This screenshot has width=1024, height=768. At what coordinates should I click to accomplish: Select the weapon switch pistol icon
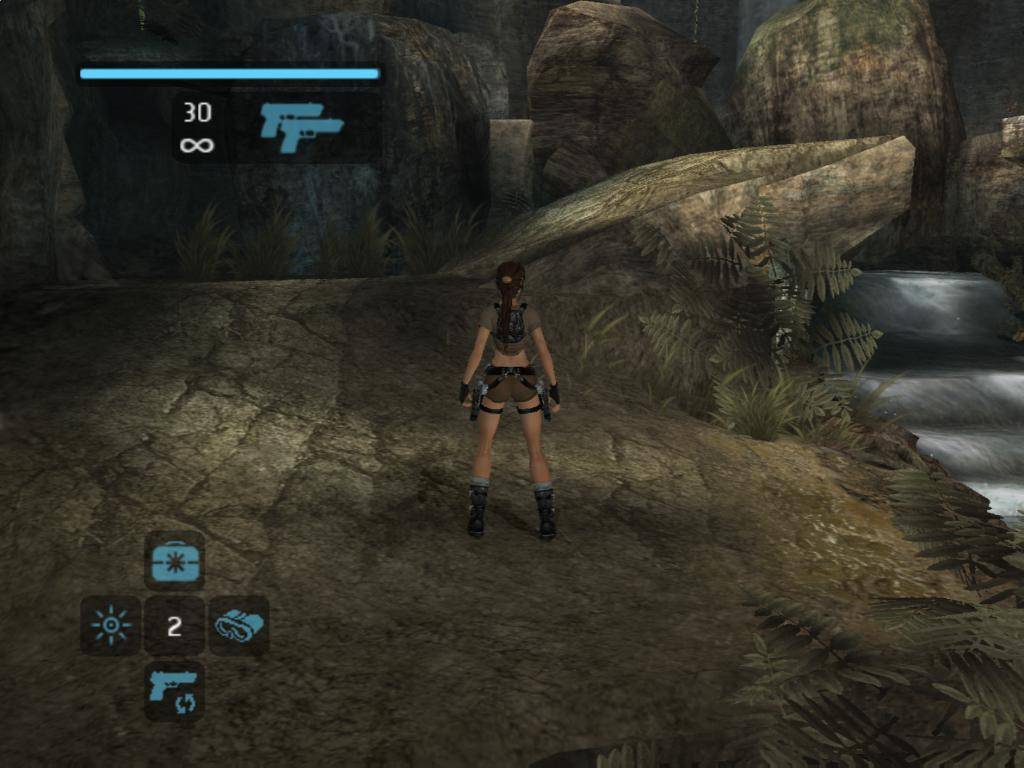[174, 691]
